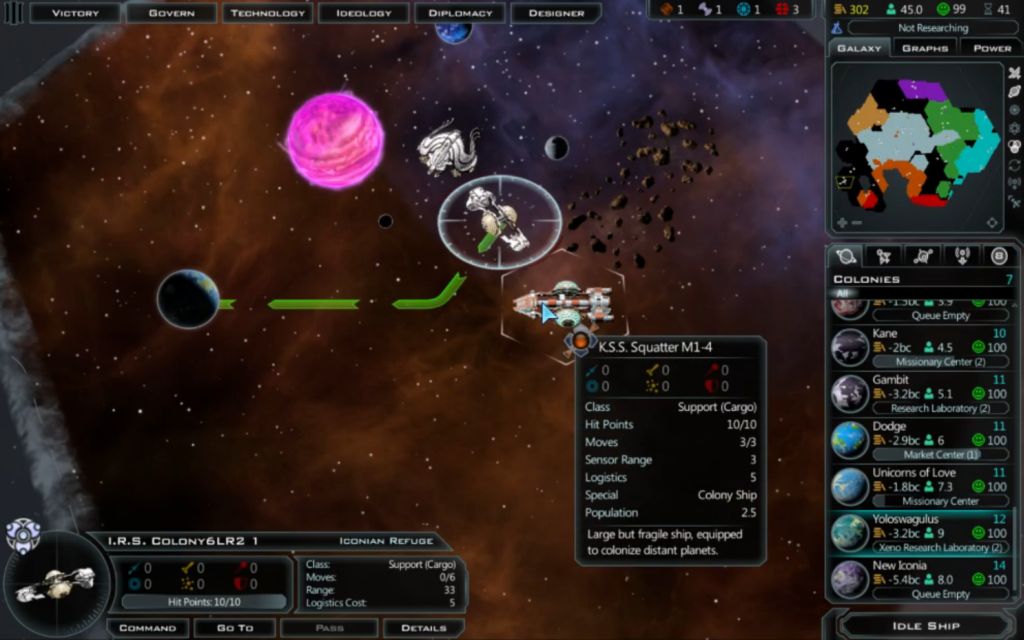Select the Gambit colony row

[920, 394]
